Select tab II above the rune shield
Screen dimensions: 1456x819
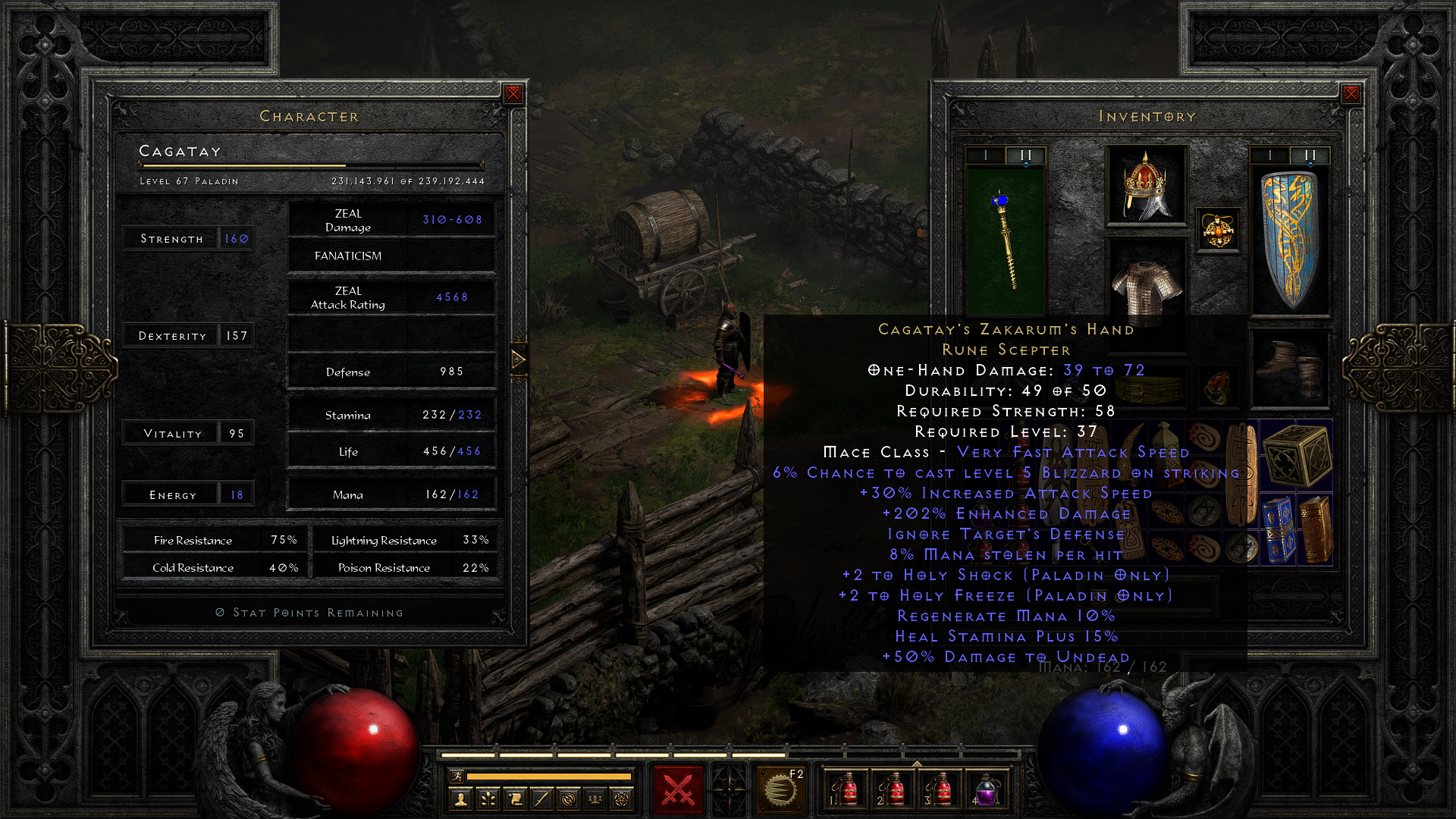pyautogui.click(x=1310, y=153)
